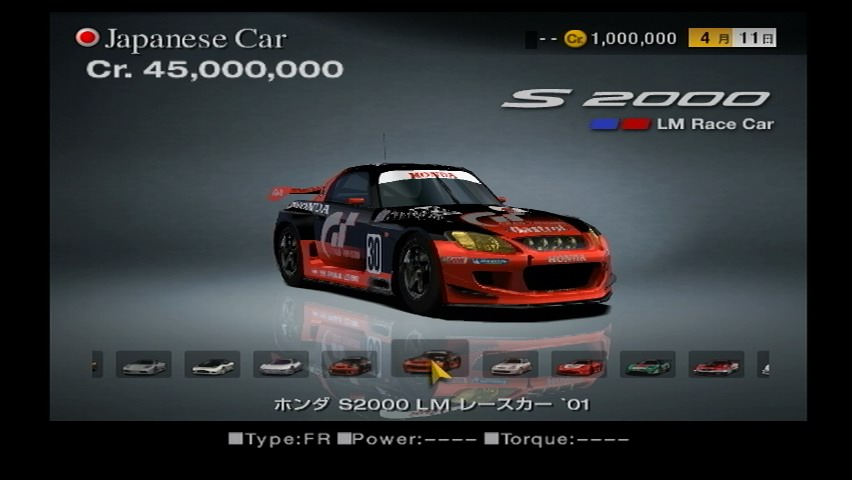Choose the green and white race car thumbnail
Screen dimensions: 852x480
[x=648, y=365]
